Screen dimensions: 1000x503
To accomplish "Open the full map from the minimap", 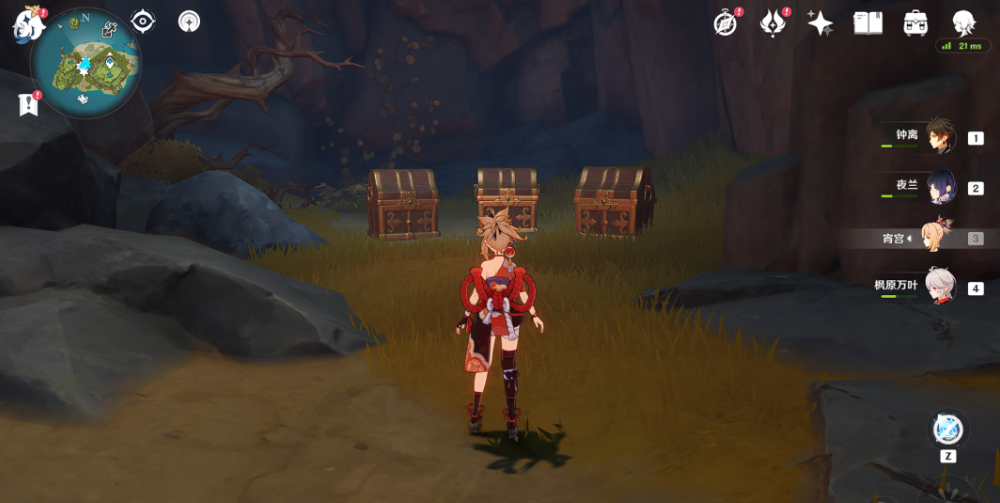I will click(x=85, y=64).
